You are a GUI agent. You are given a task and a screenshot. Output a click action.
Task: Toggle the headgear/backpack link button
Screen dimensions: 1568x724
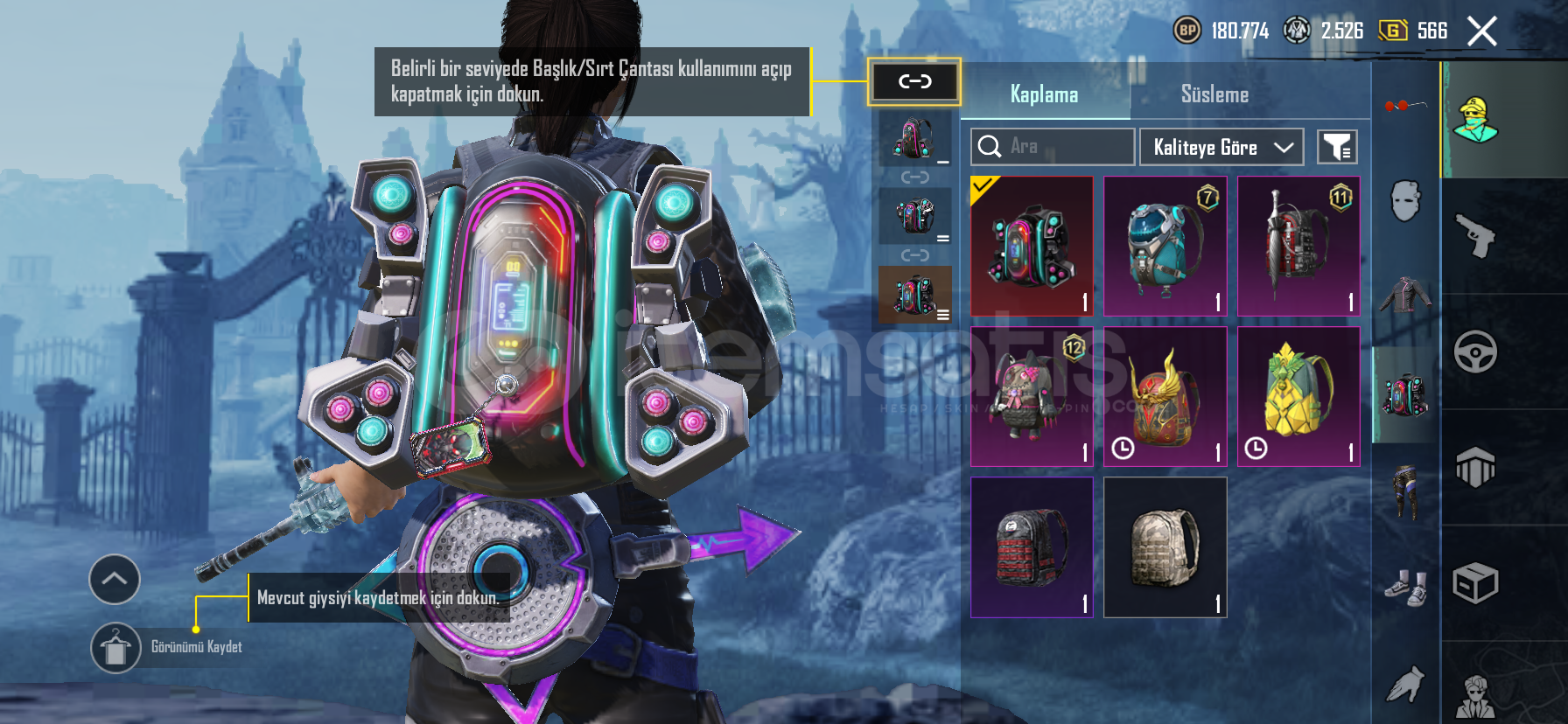[x=914, y=82]
